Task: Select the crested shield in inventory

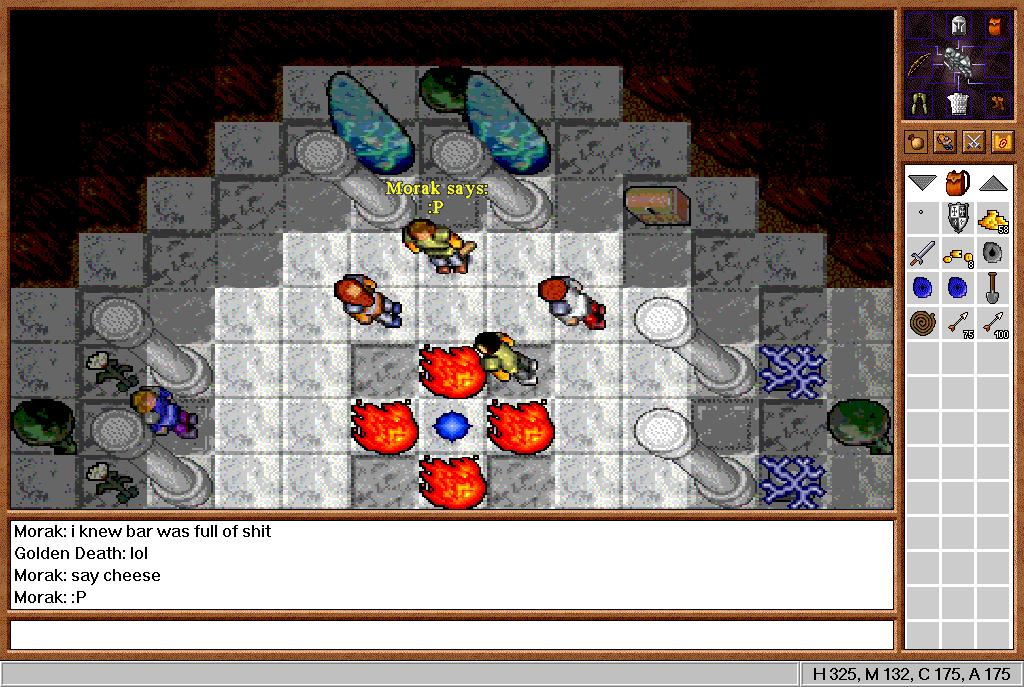Action: point(958,217)
